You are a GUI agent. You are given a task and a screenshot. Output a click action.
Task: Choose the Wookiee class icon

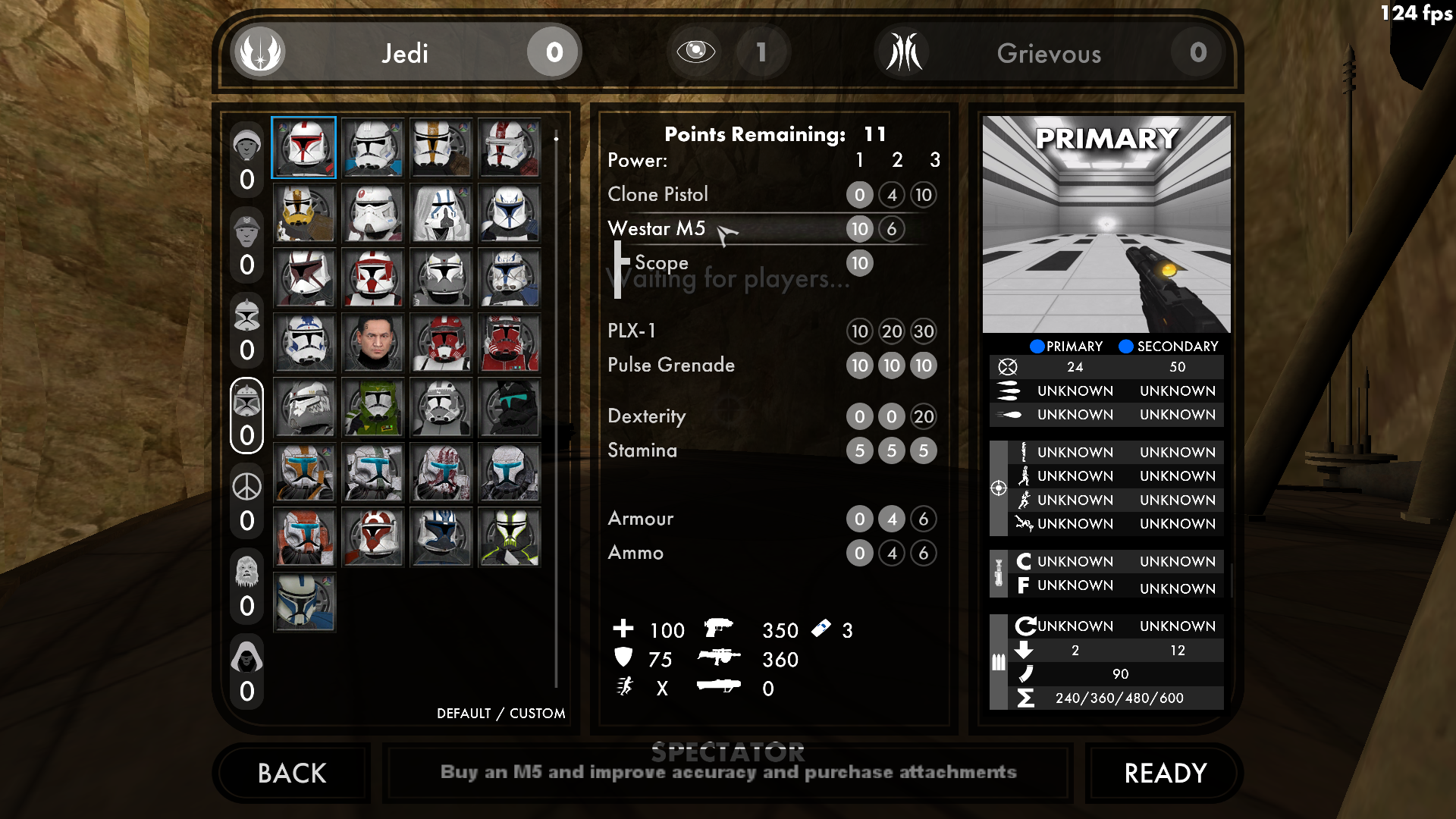(x=246, y=572)
